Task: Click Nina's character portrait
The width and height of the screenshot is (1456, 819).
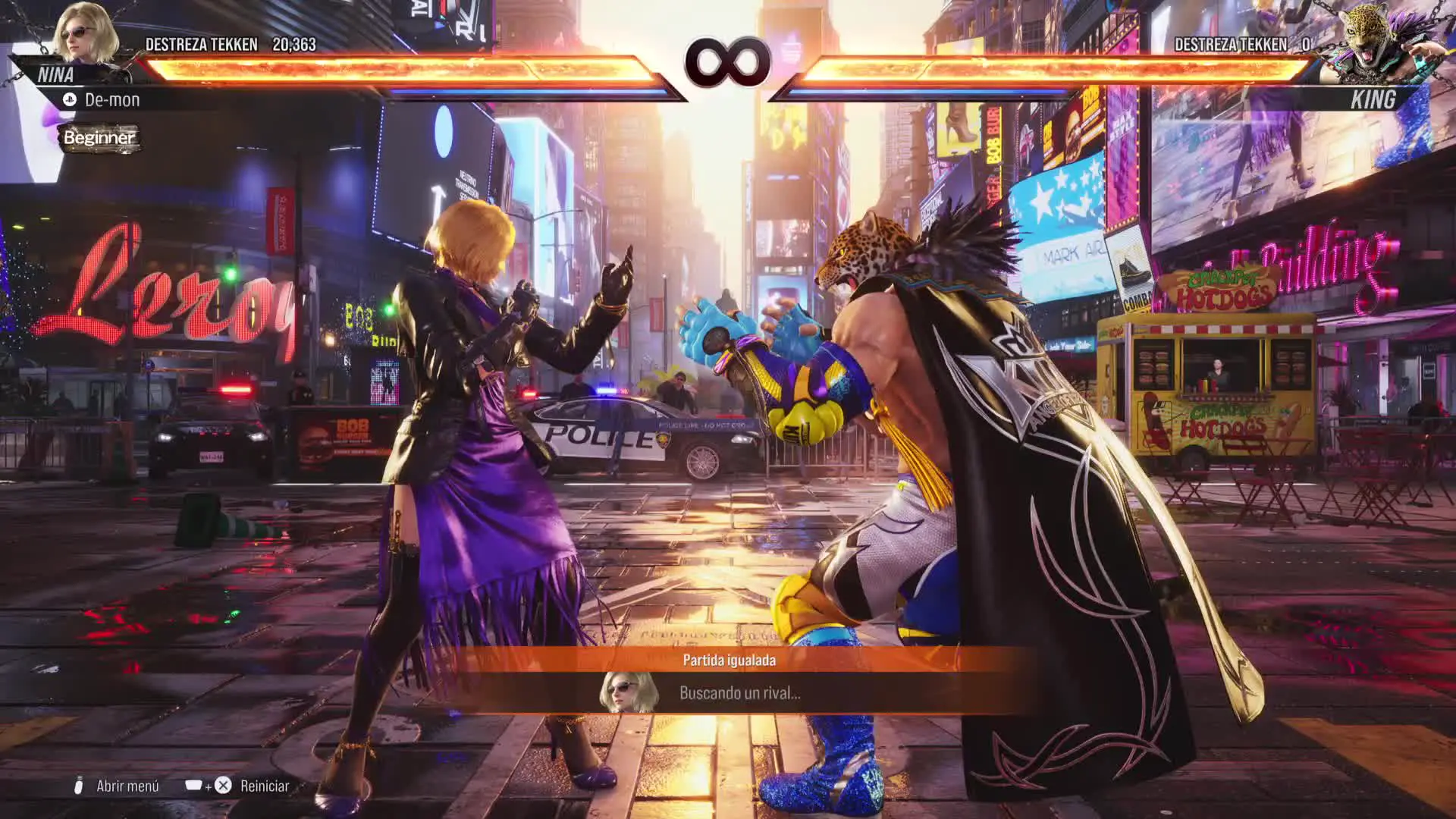Action: pos(85,34)
